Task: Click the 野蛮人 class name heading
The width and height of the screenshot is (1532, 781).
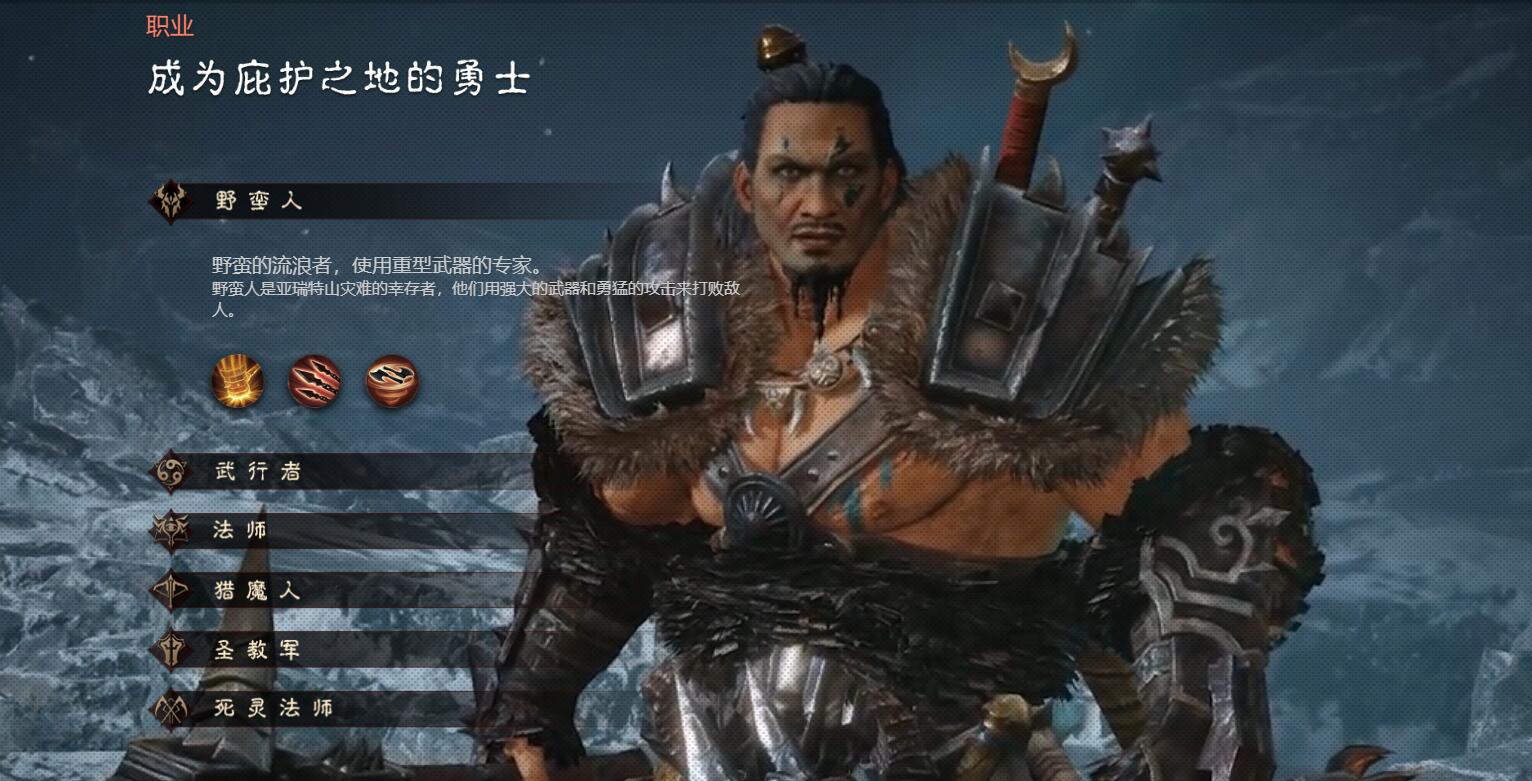Action: click(260, 201)
